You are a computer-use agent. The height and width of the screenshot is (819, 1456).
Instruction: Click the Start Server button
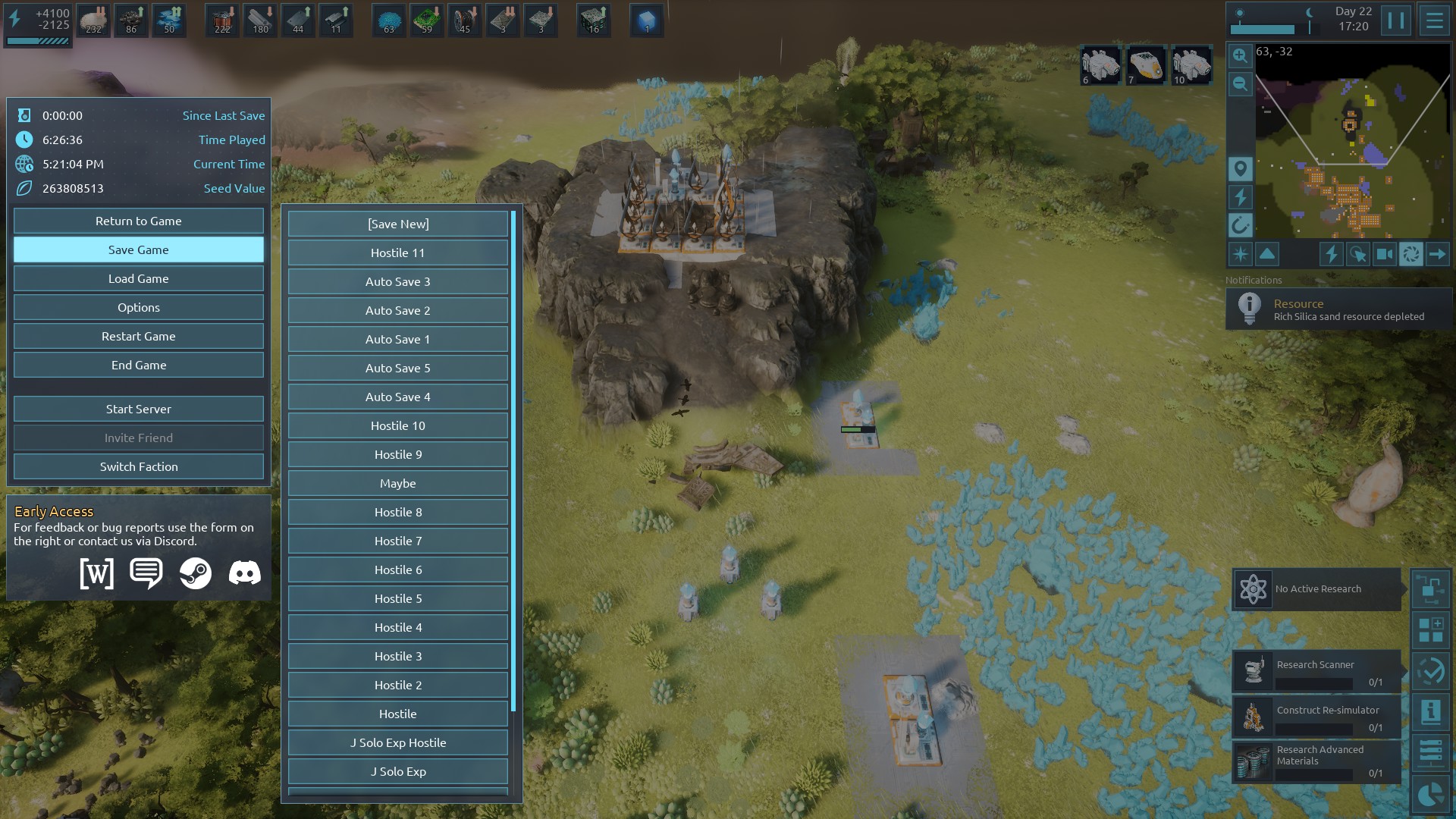tap(138, 409)
